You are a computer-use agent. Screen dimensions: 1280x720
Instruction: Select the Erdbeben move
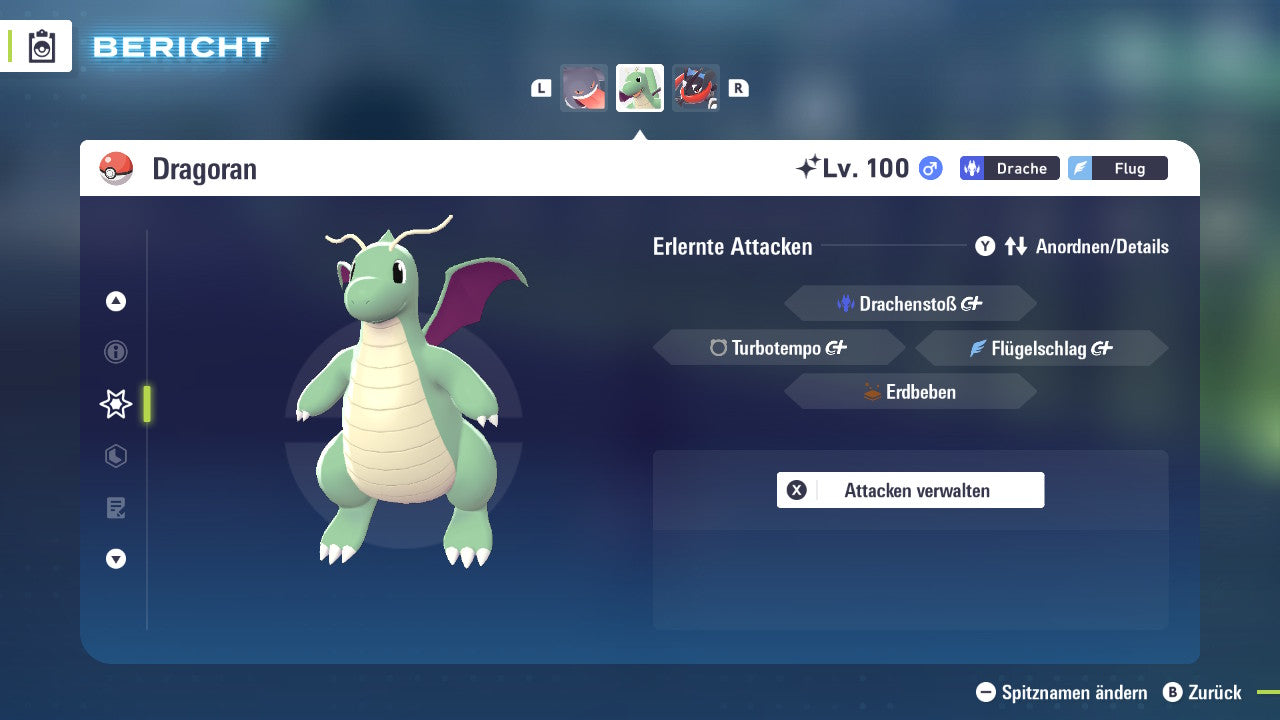(x=909, y=391)
